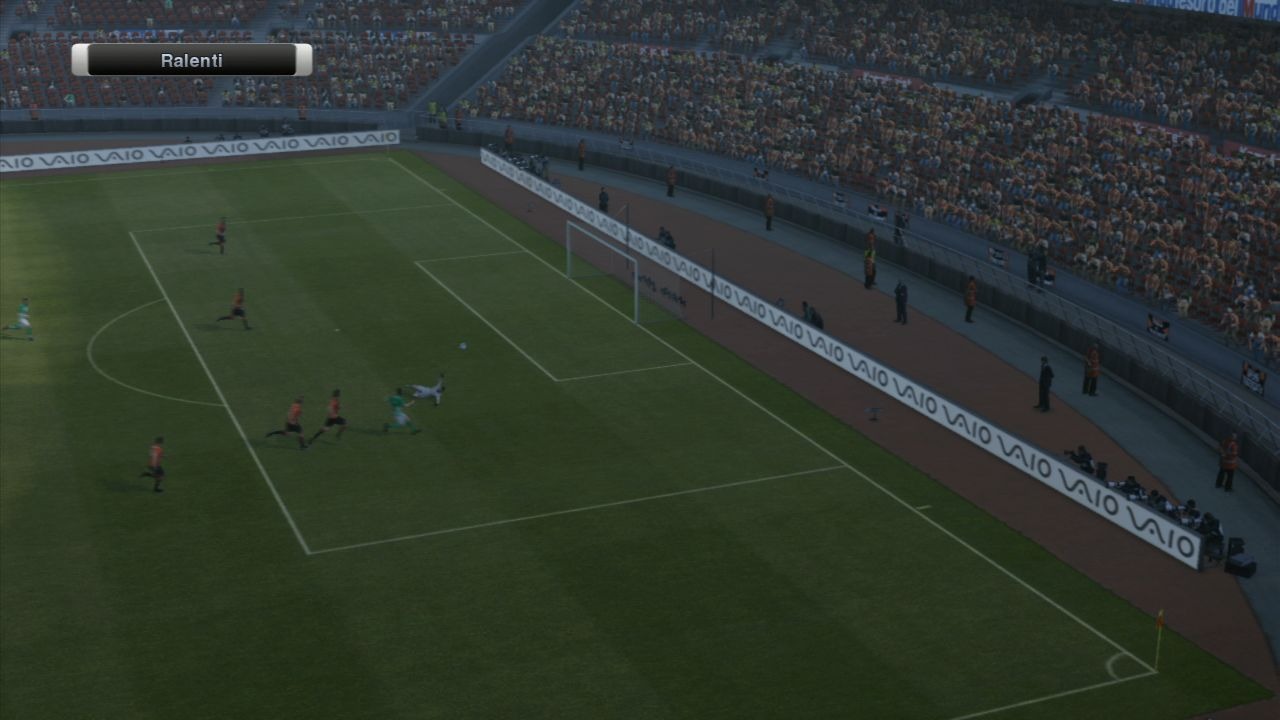Screen dimensions: 1280x720
Task: Click the goal net behind the keeper
Action: (x=600, y=260)
